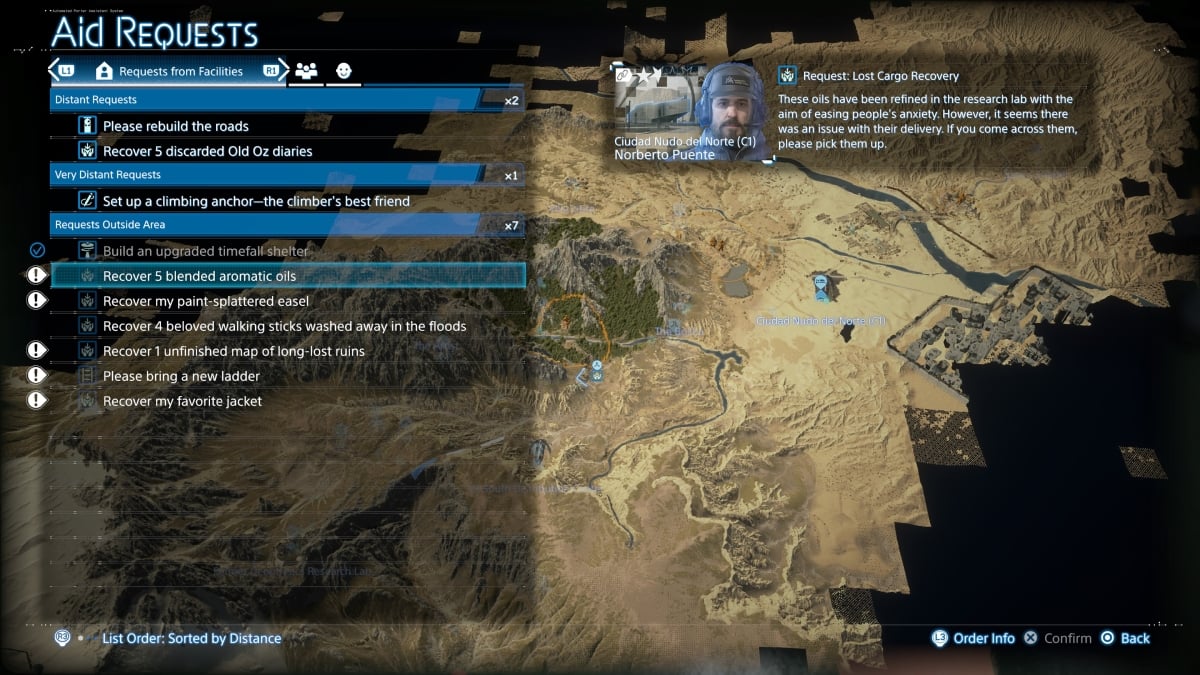The image size is (1200, 675).
Task: Select the unfinished map of ruins request
Action: 233,351
